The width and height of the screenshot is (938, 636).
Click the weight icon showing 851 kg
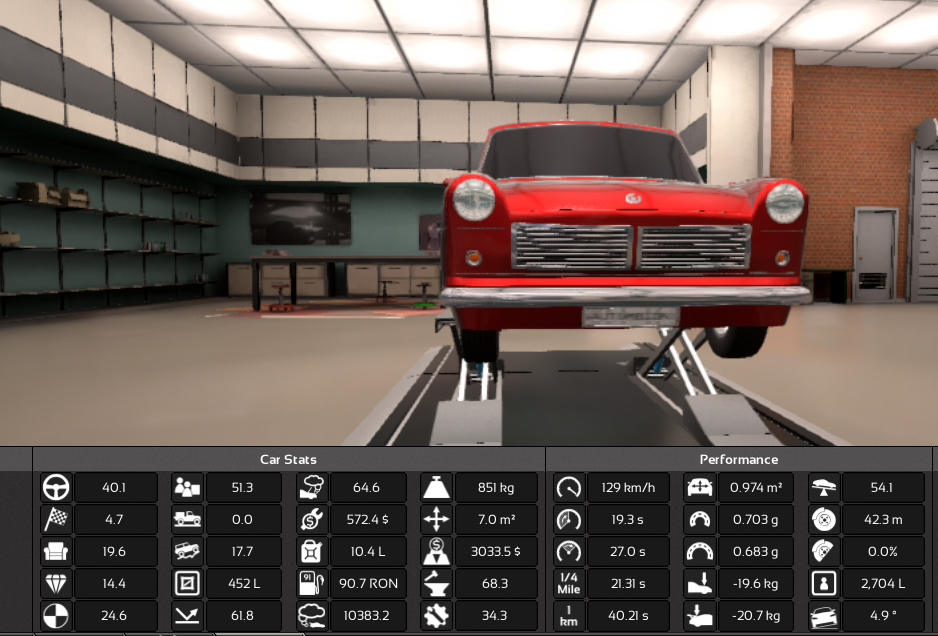pyautogui.click(x=436, y=488)
